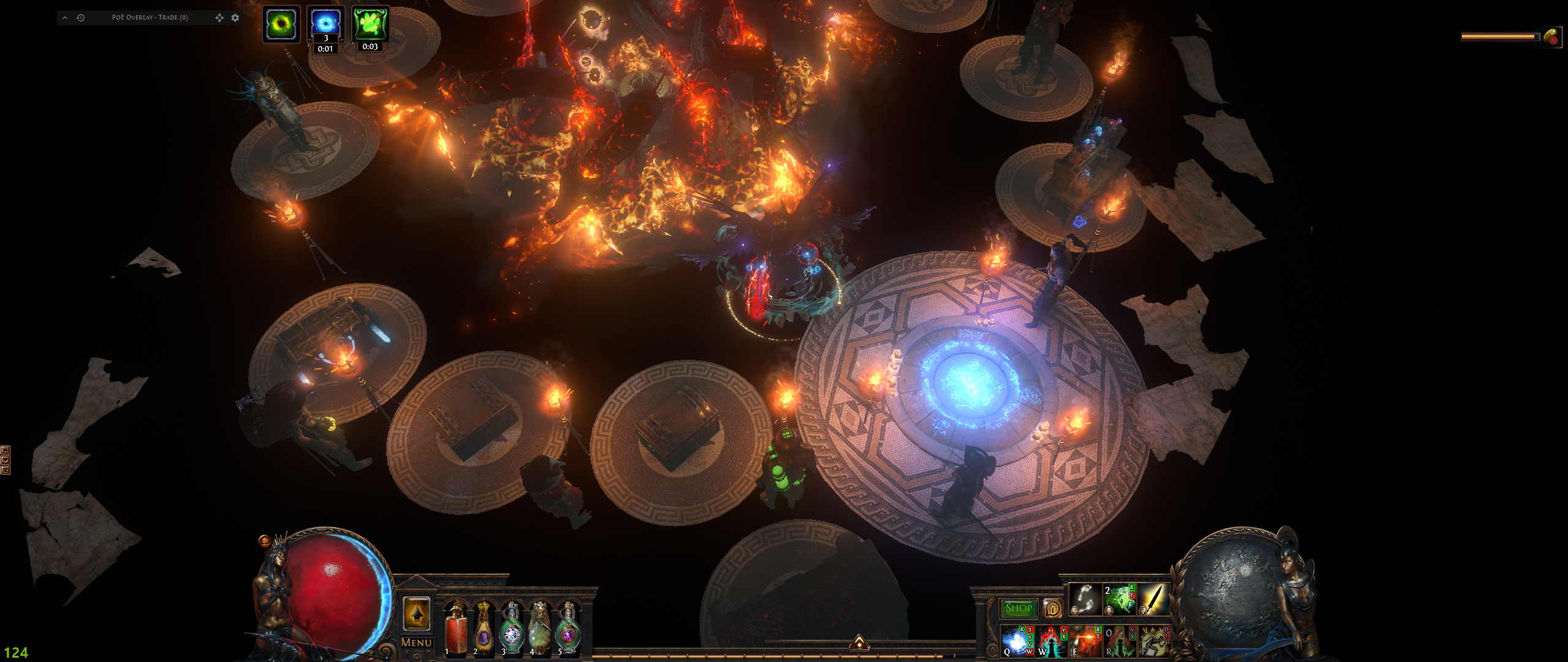
Task: Select the green figure skill on R
Action: click(x=1119, y=641)
